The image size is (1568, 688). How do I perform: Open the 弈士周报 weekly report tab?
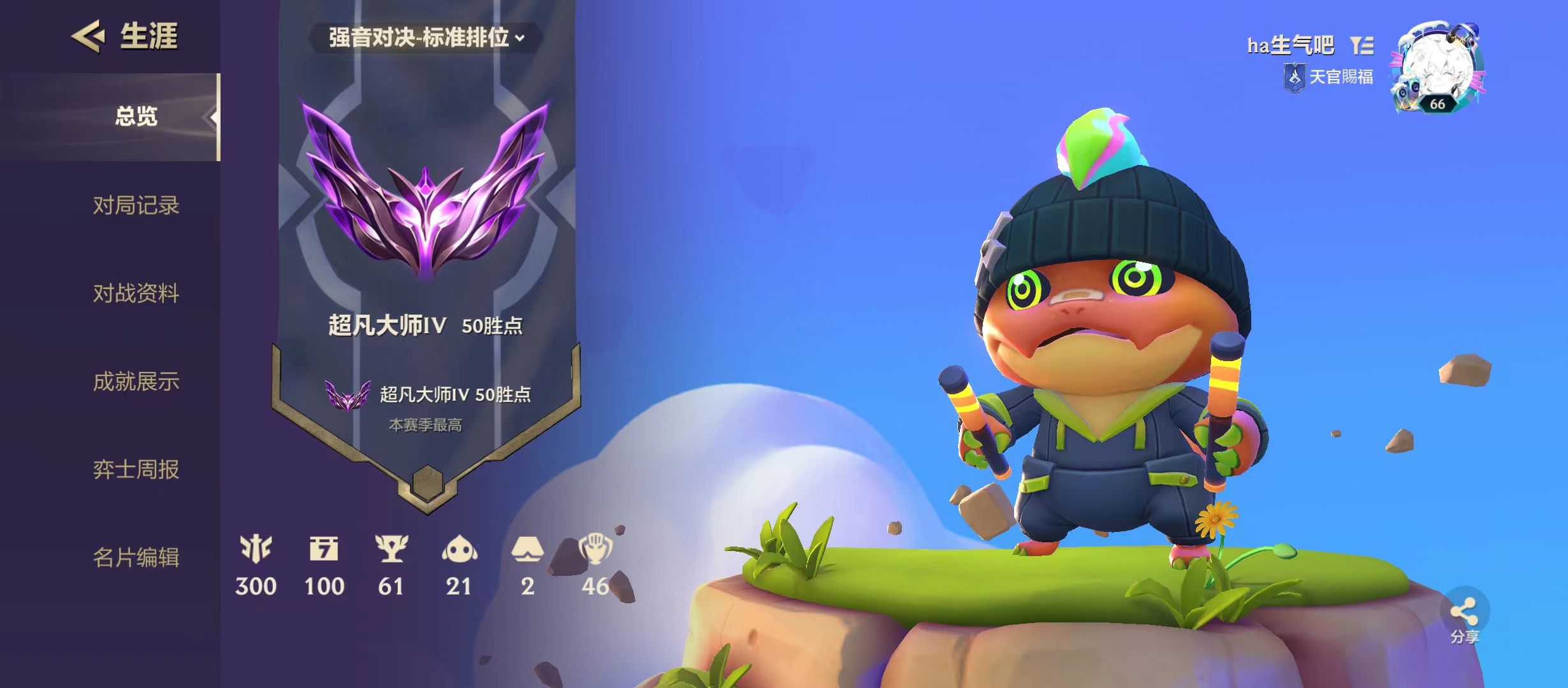tap(136, 469)
